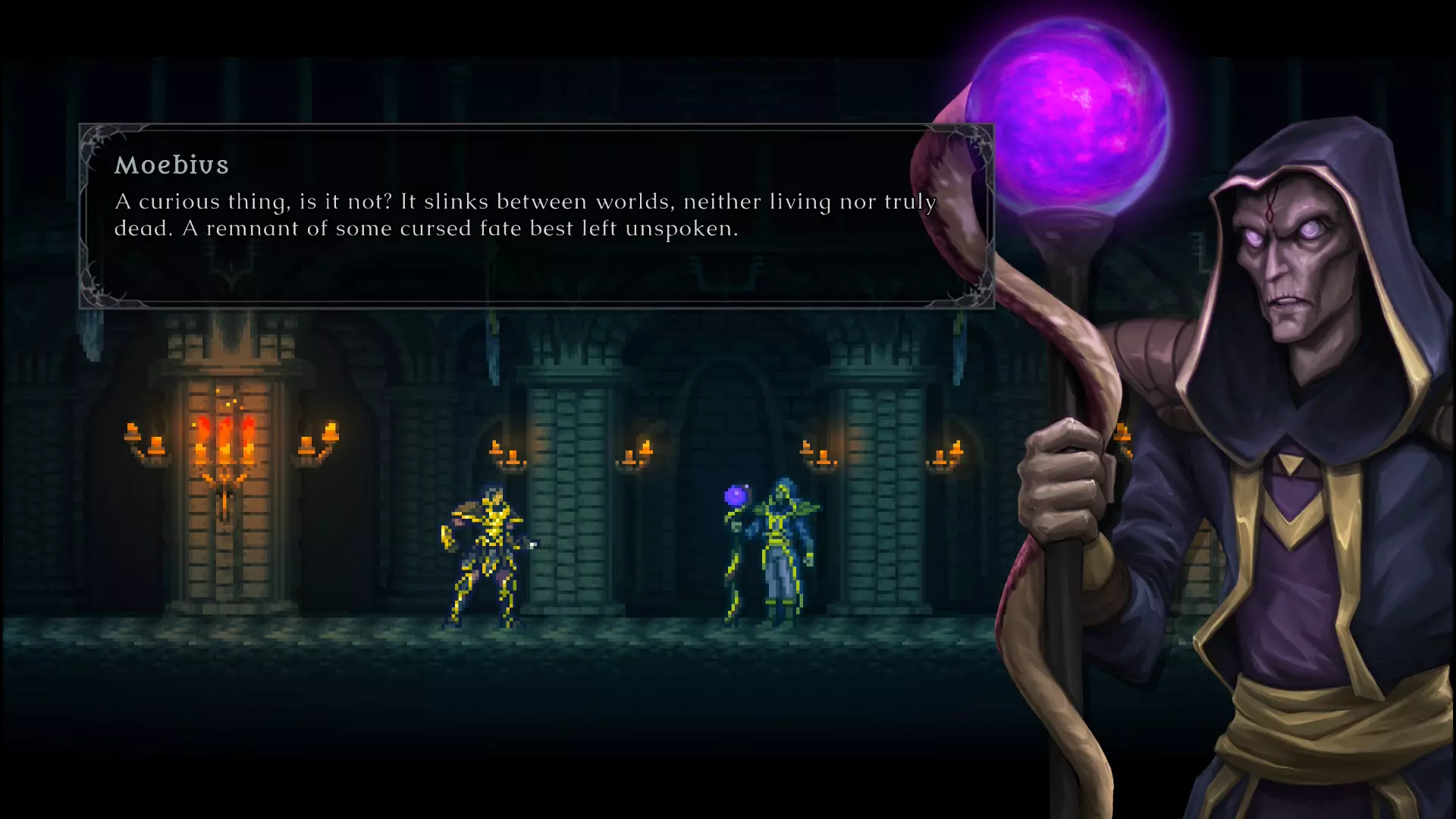1456x819 pixels.
Task: Advance Moebius's dialogue box text
Action: pos(535,216)
